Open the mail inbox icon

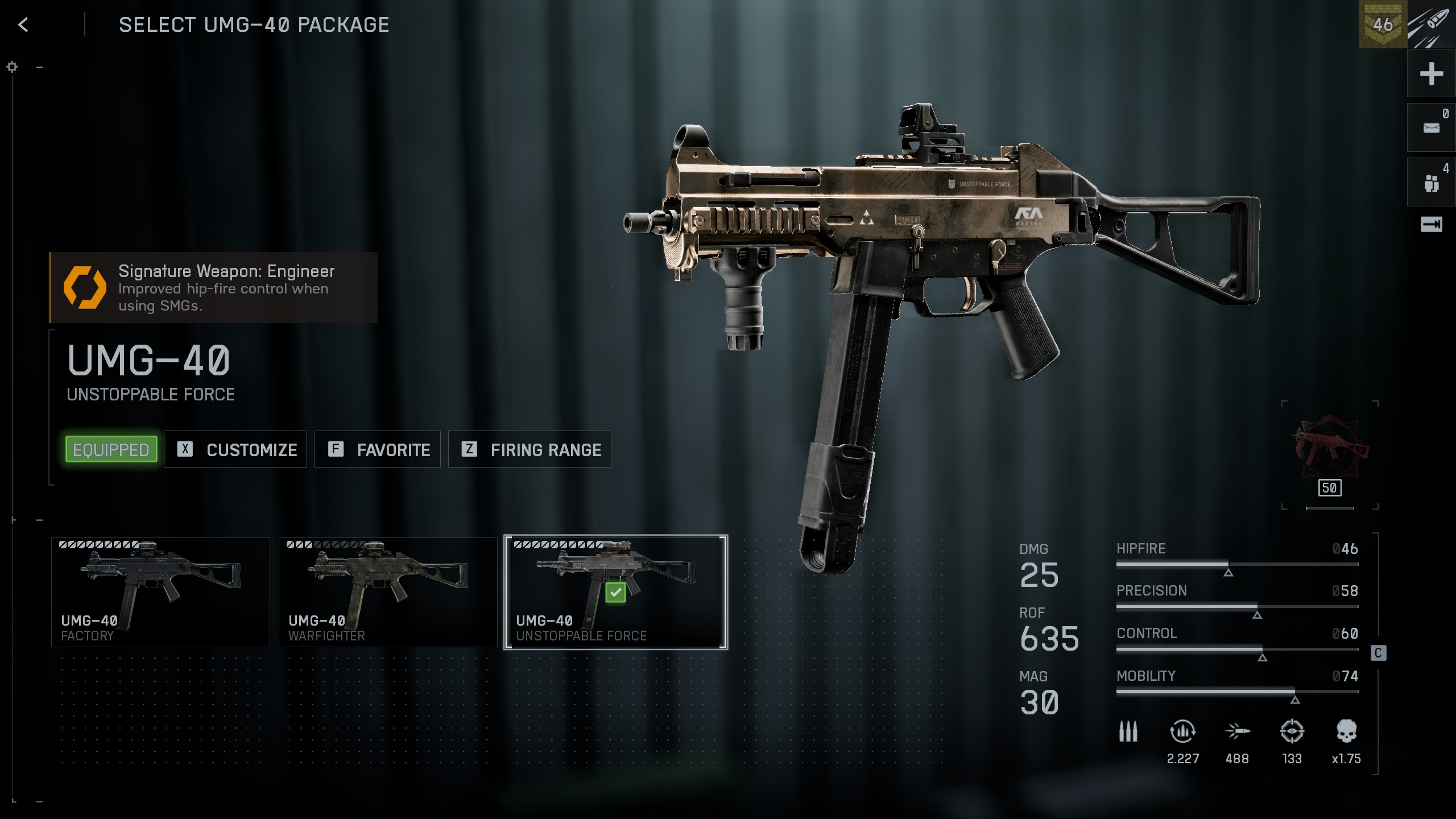pyautogui.click(x=1431, y=128)
